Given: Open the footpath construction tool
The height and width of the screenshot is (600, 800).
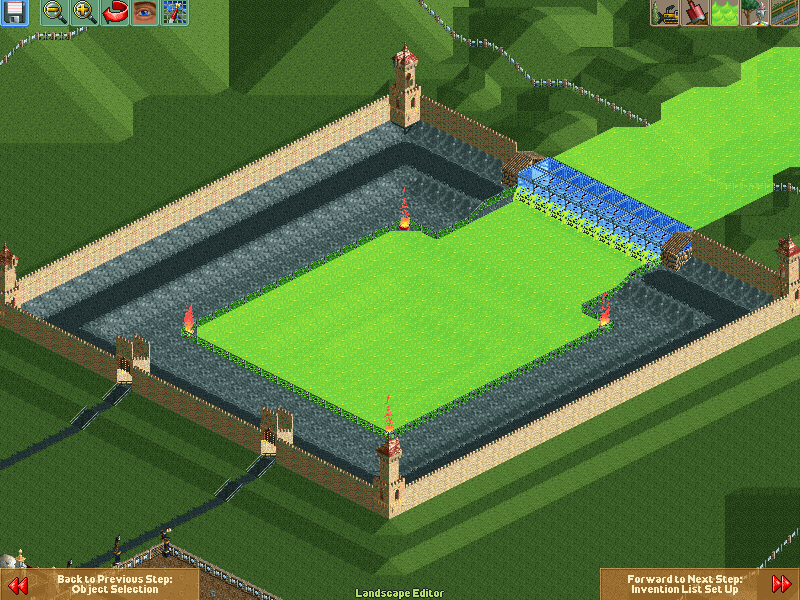Looking at the screenshot, I should (x=785, y=13).
